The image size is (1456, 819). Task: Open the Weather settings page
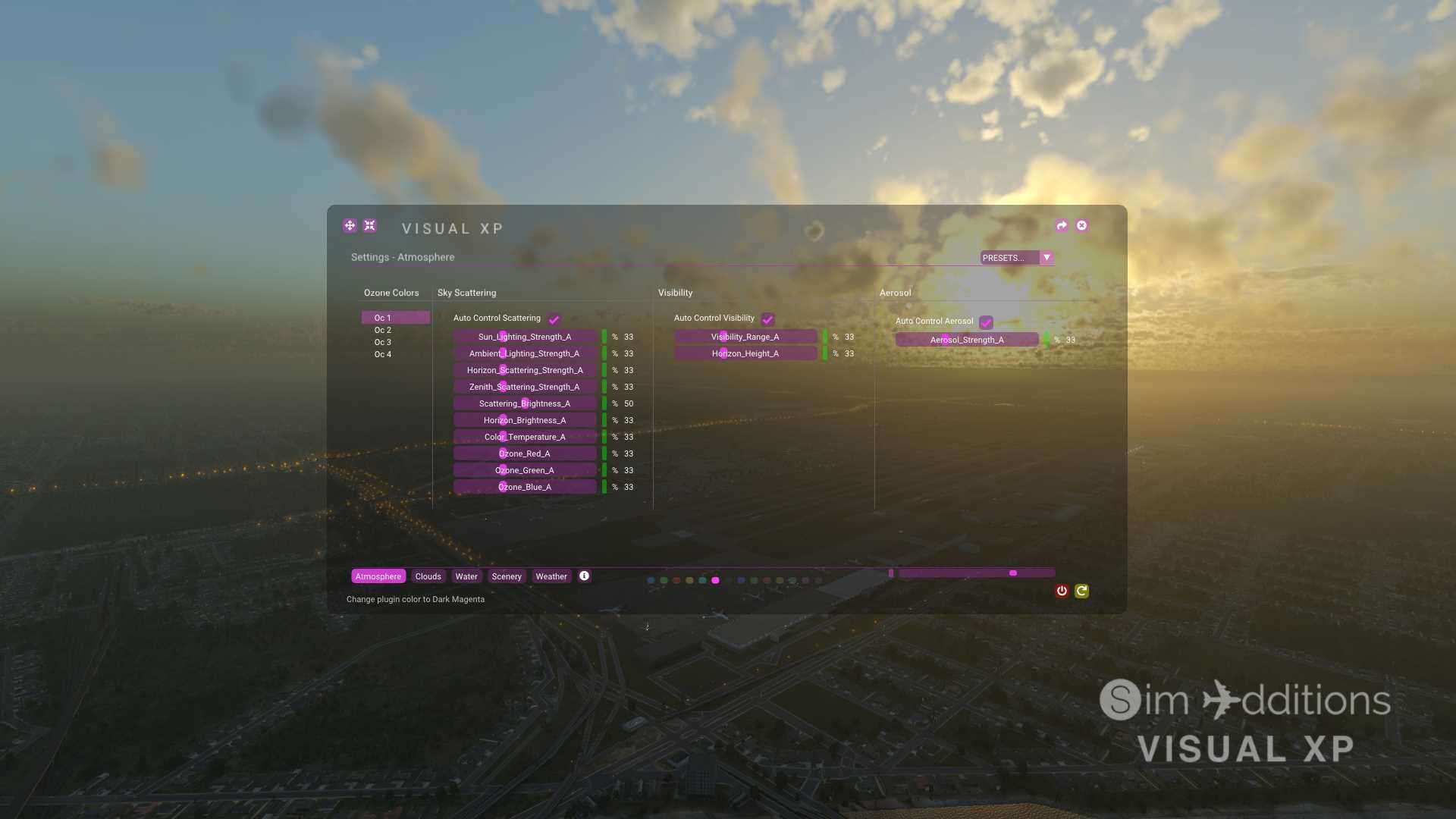[551, 576]
